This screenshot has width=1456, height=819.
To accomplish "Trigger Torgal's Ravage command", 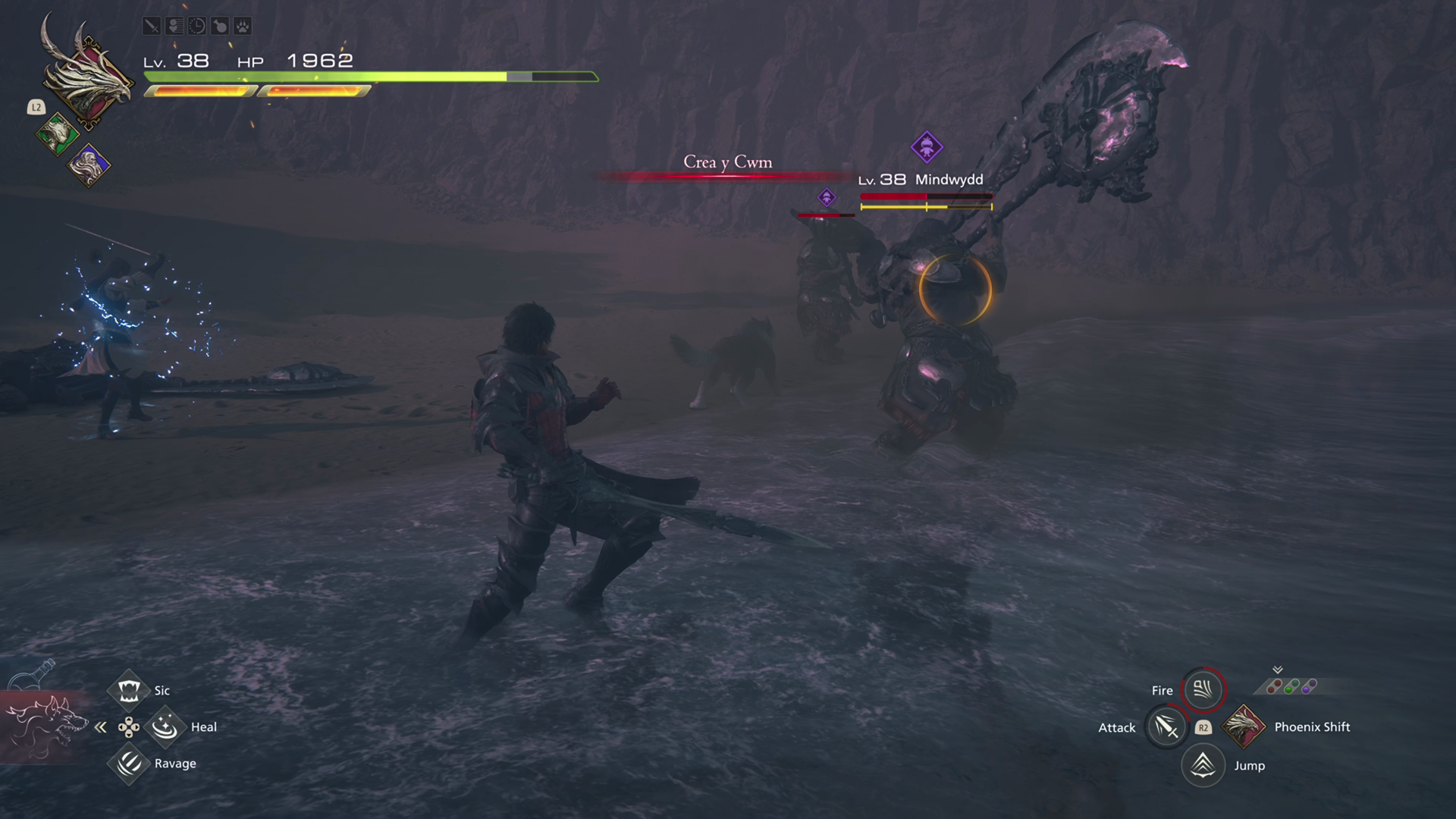I will 128,764.
